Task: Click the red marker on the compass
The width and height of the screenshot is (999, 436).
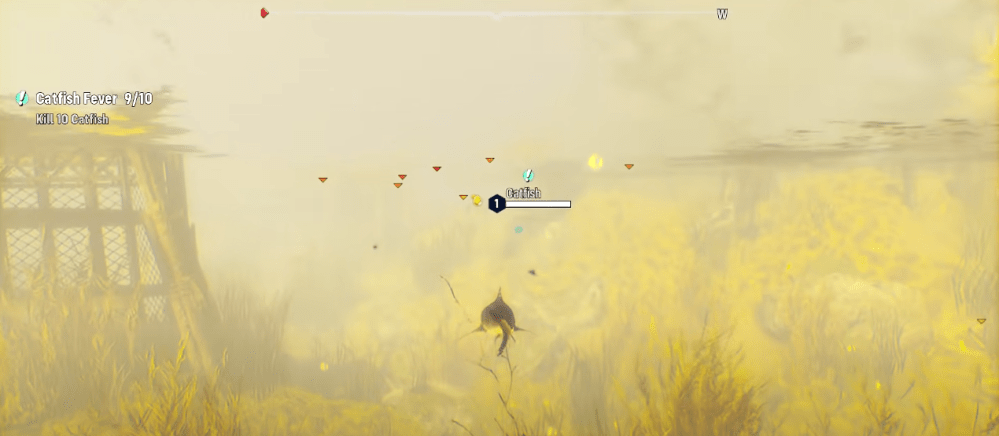Action: tap(265, 13)
